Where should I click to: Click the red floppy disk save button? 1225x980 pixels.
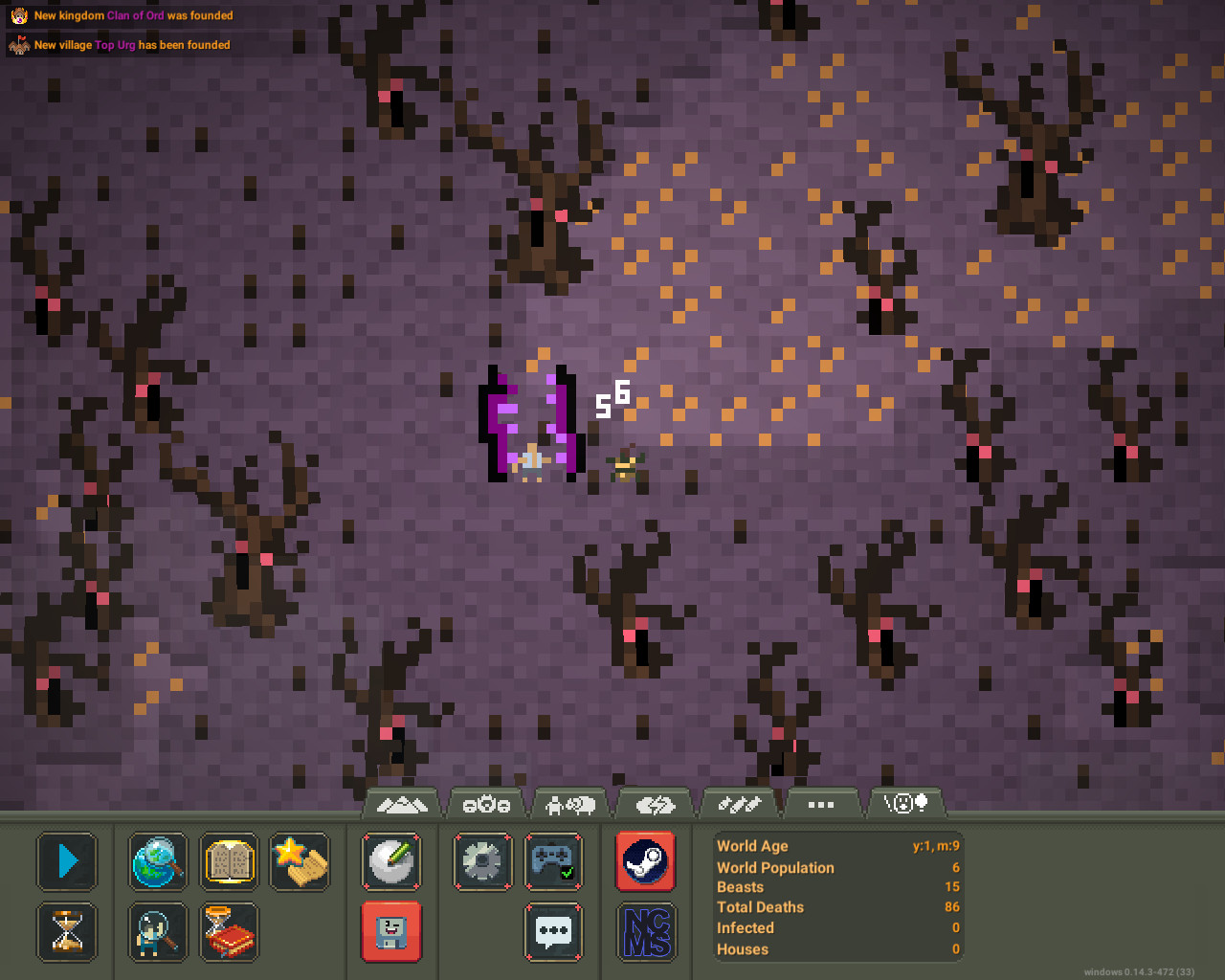[391, 931]
